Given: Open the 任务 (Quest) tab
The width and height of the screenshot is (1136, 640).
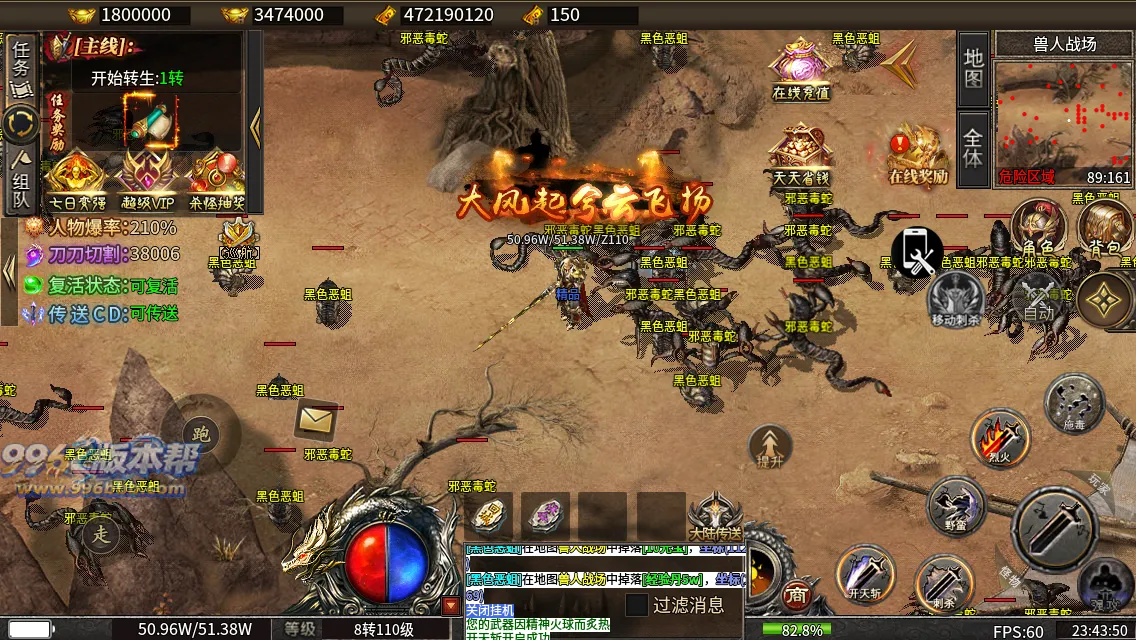Looking at the screenshot, I should coord(21,66).
